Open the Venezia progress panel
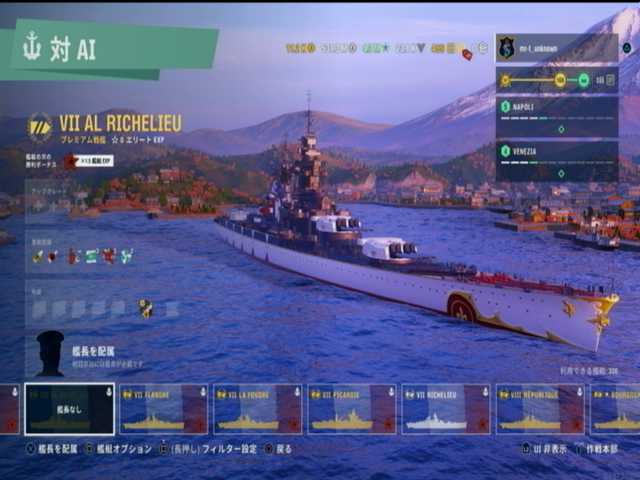The width and height of the screenshot is (640, 480). pyautogui.click(x=556, y=160)
